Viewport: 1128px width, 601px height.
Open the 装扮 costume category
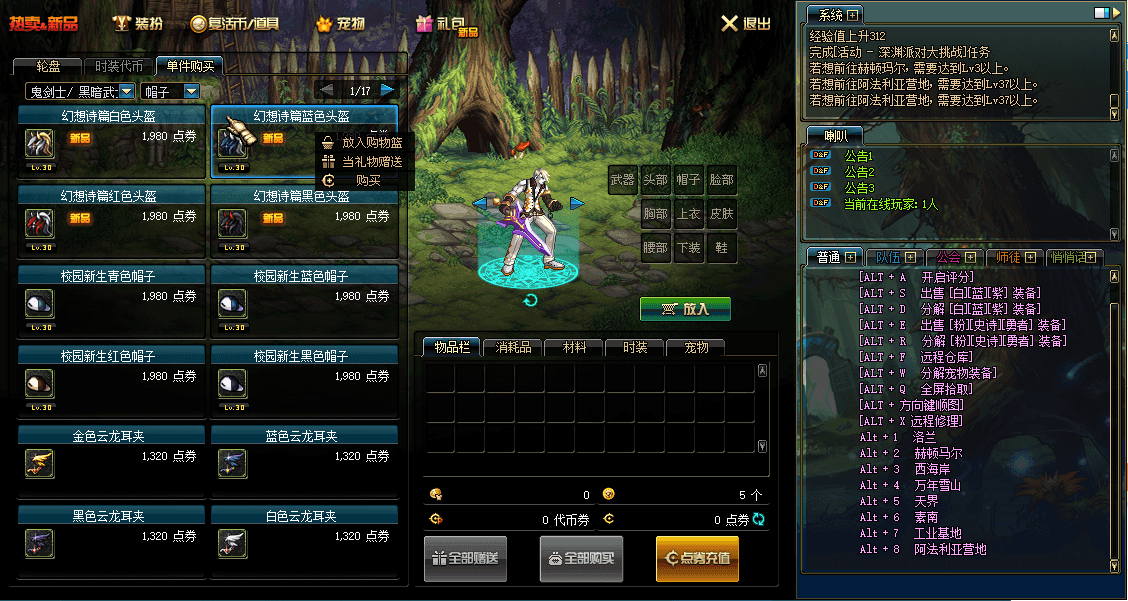coord(137,23)
